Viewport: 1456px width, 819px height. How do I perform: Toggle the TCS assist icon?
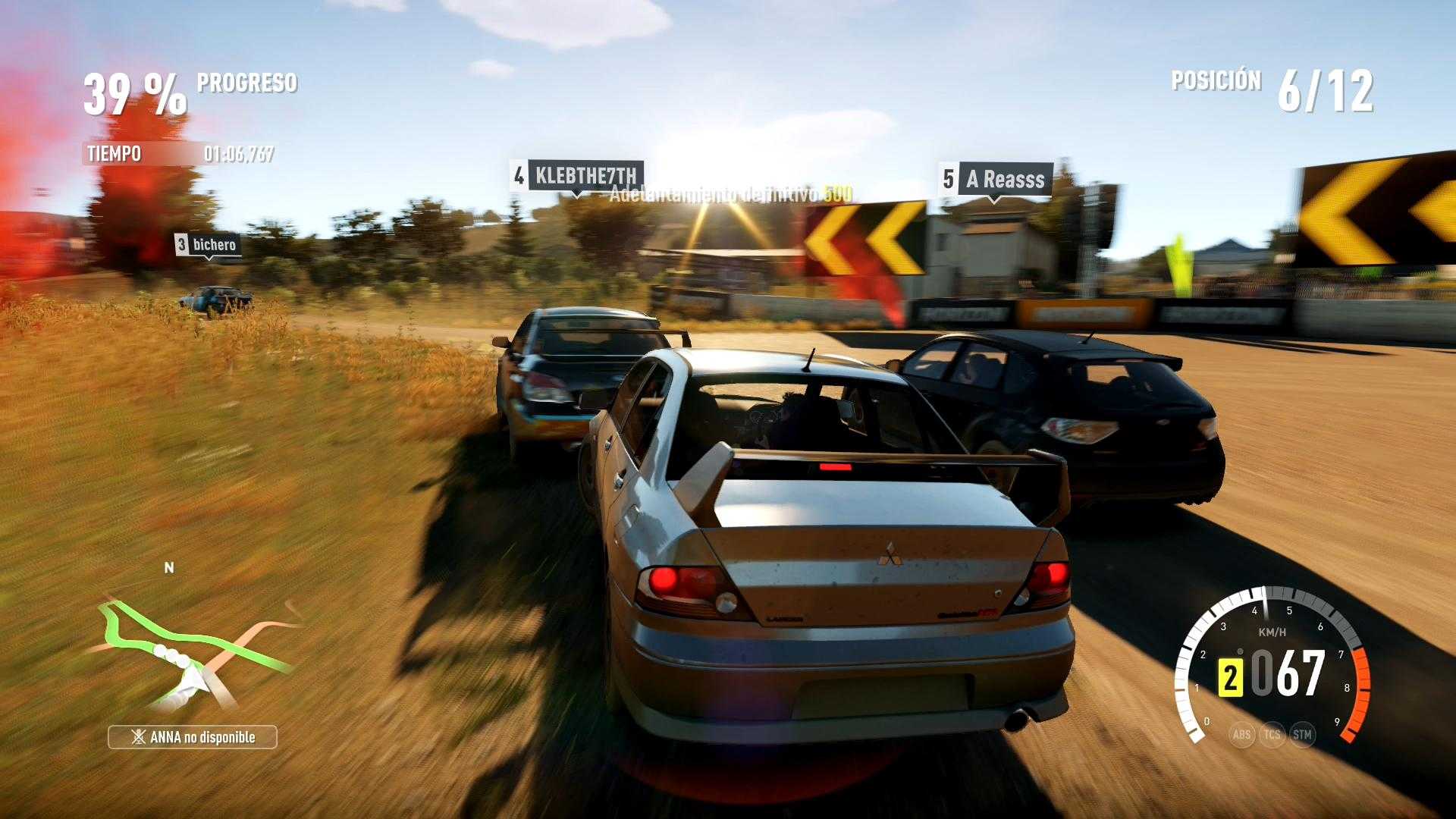click(1272, 734)
